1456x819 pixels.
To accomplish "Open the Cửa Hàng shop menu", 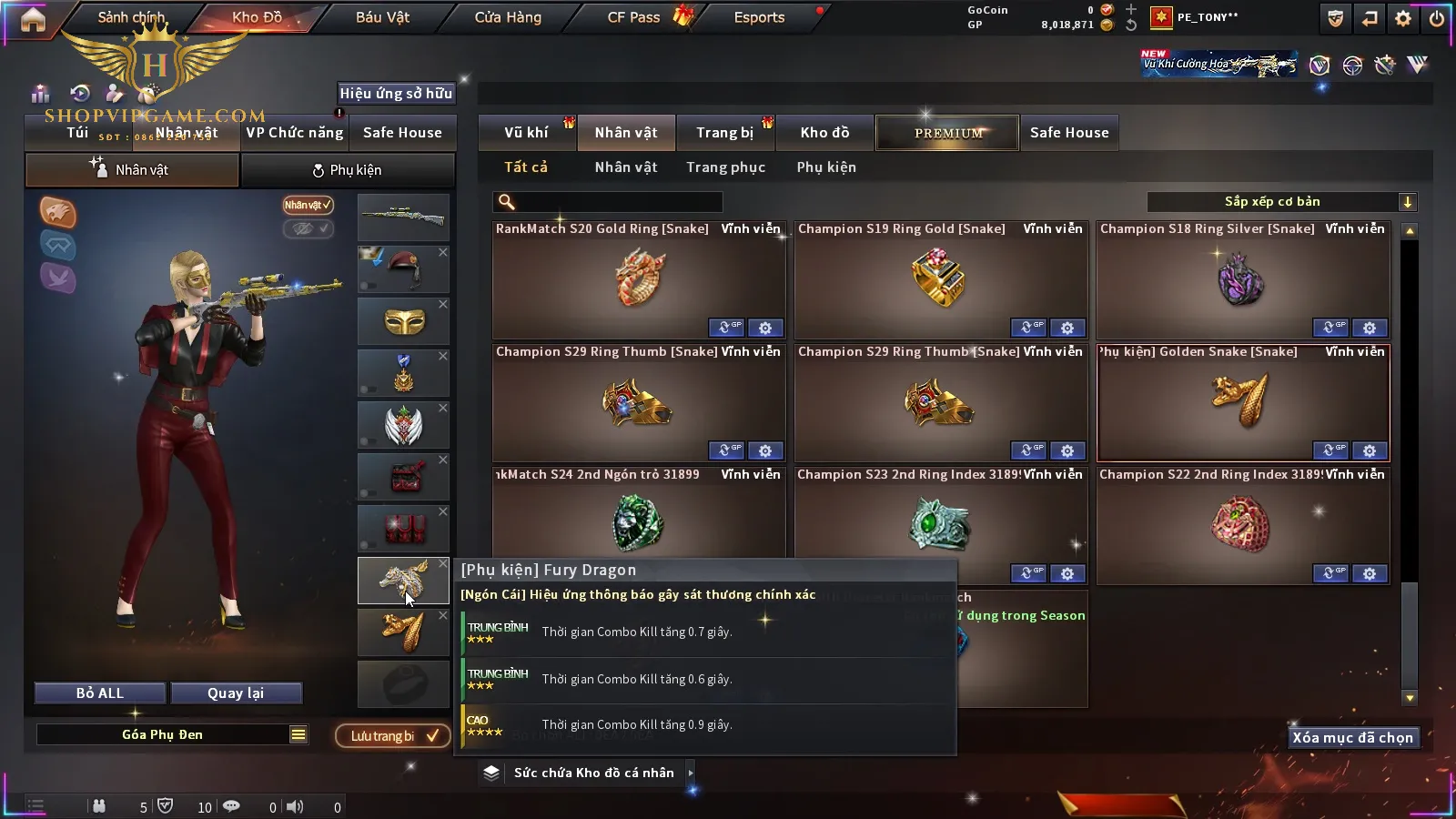I will [x=508, y=17].
